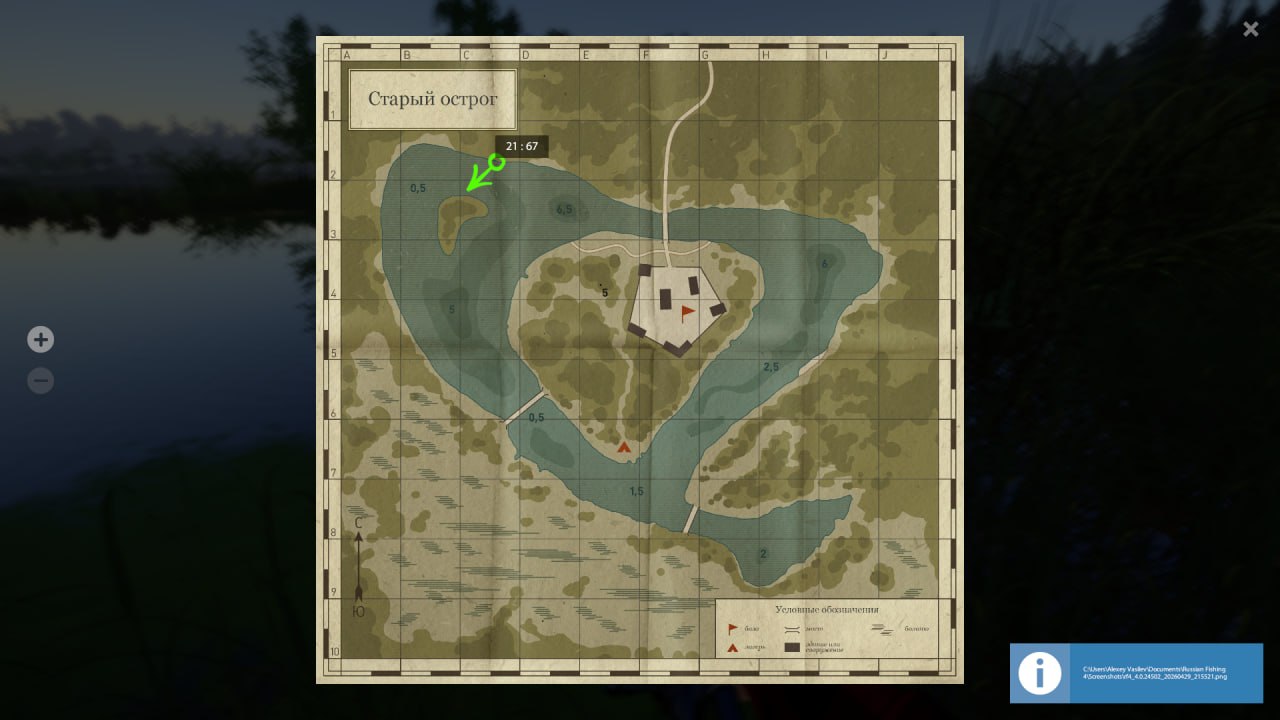Click the info icon on the screenshot notification
1280x720 pixels.
[x=1039, y=673]
